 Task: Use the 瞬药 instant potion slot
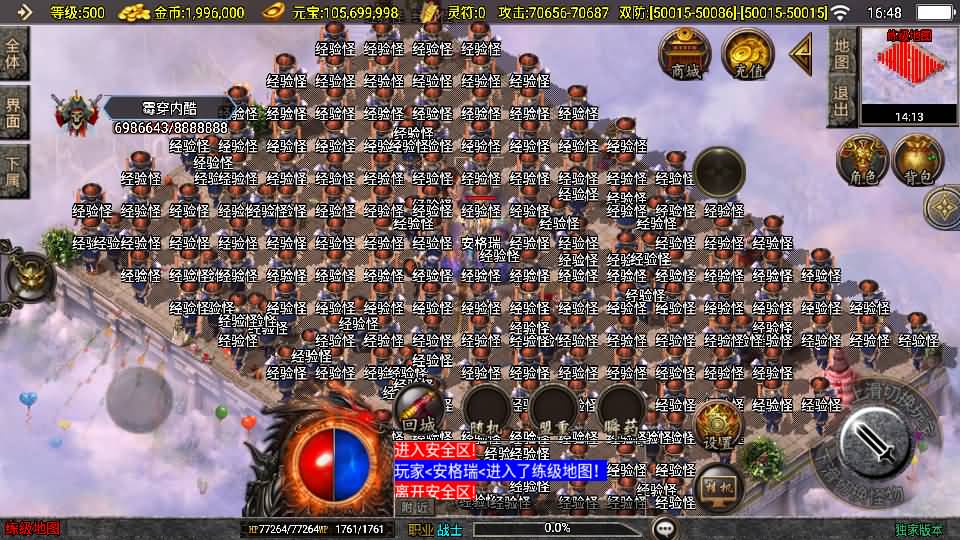[622, 411]
